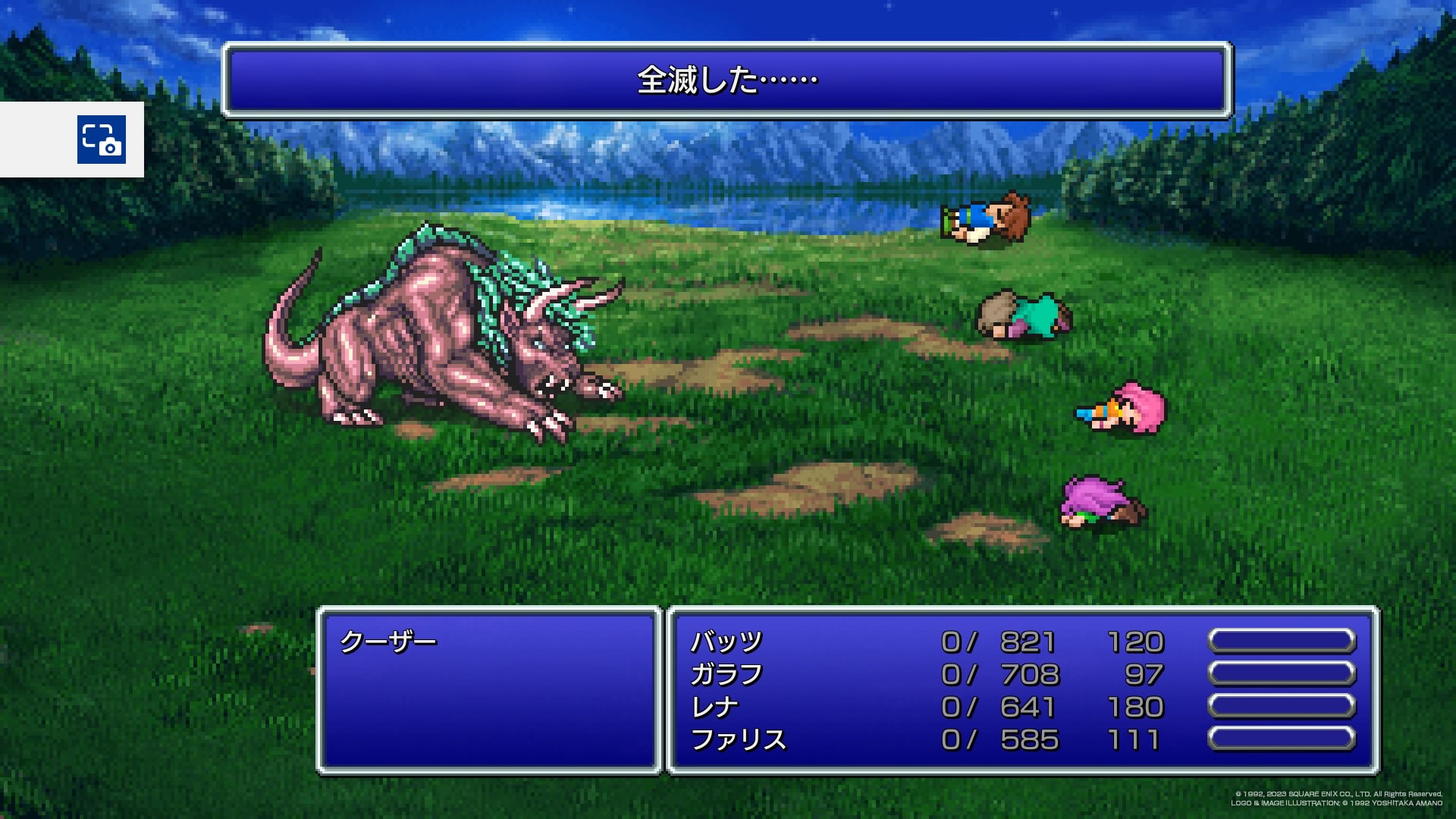This screenshot has height=819, width=1456.
Task: Dismiss the 全滅した…… message box
Action: click(x=726, y=80)
